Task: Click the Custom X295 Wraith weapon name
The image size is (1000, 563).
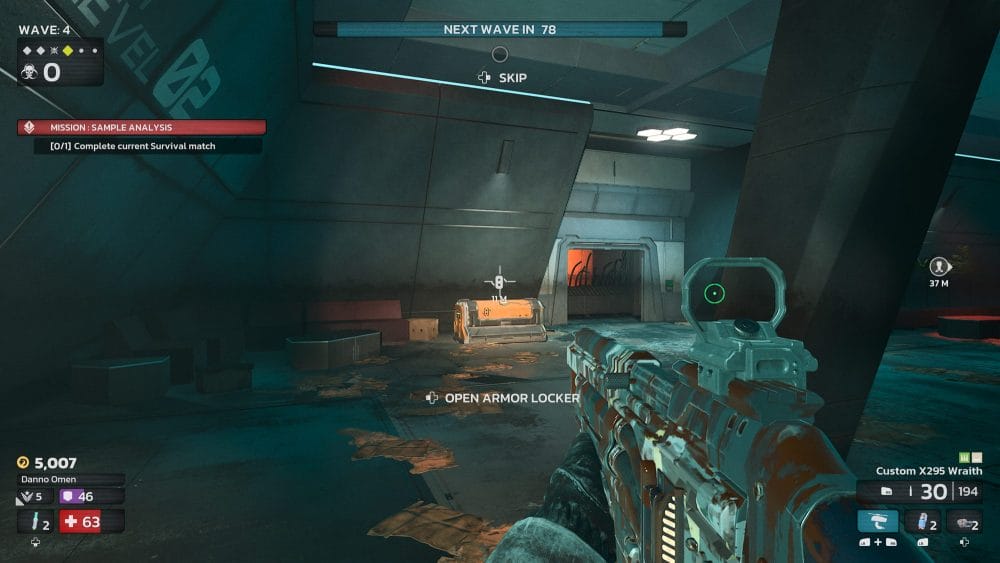Action: tap(928, 471)
